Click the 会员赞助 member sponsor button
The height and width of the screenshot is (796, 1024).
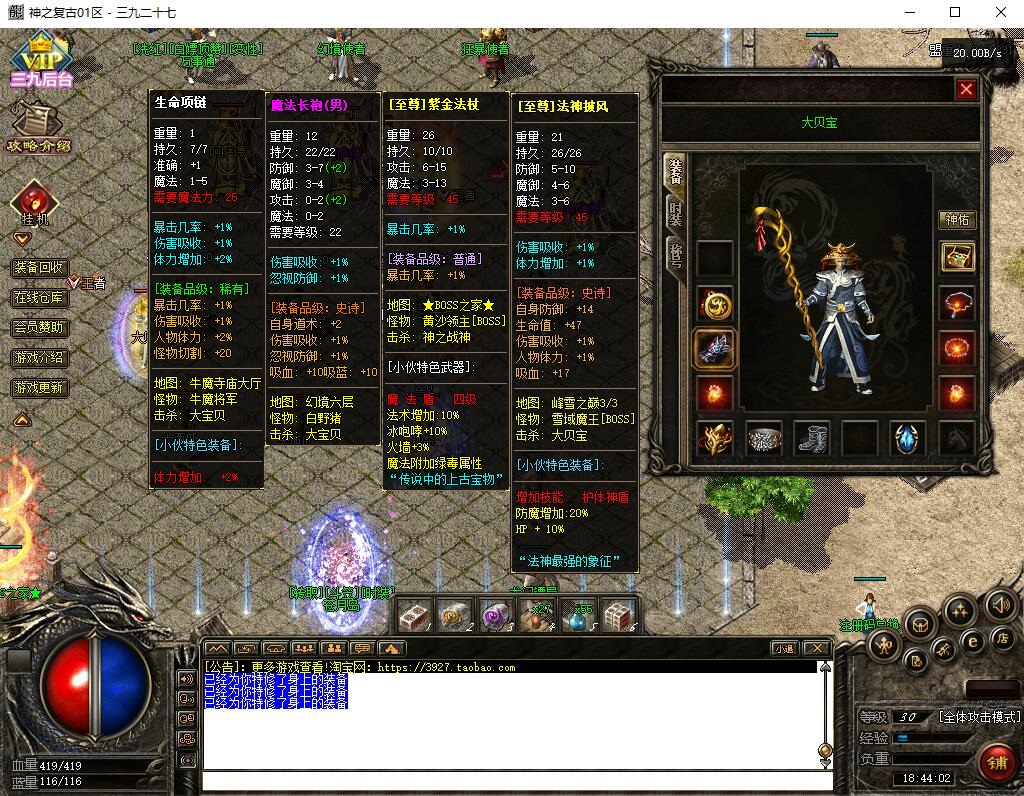click(40, 328)
